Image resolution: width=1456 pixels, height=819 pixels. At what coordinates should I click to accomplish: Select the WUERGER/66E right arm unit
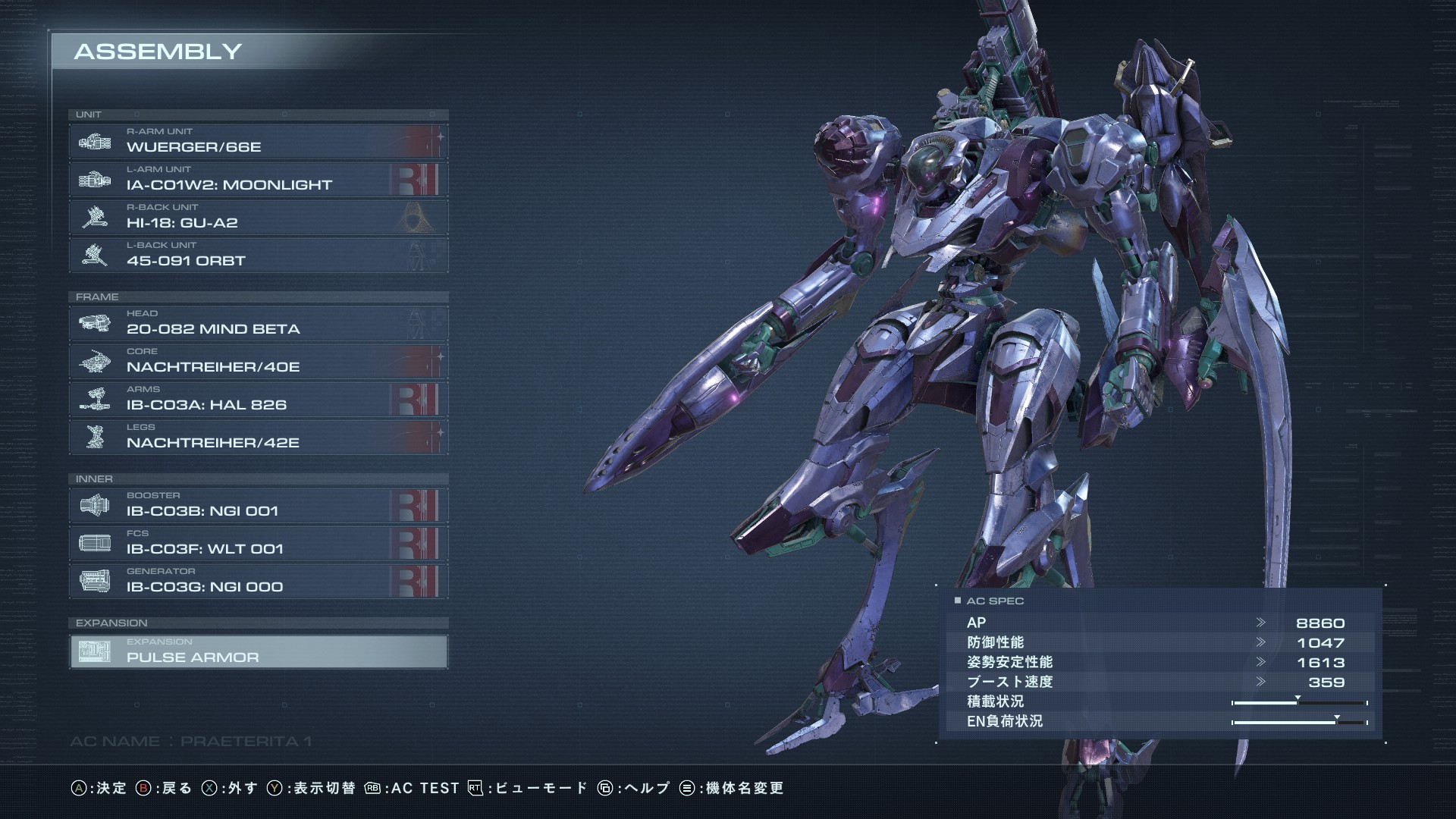pos(258,142)
